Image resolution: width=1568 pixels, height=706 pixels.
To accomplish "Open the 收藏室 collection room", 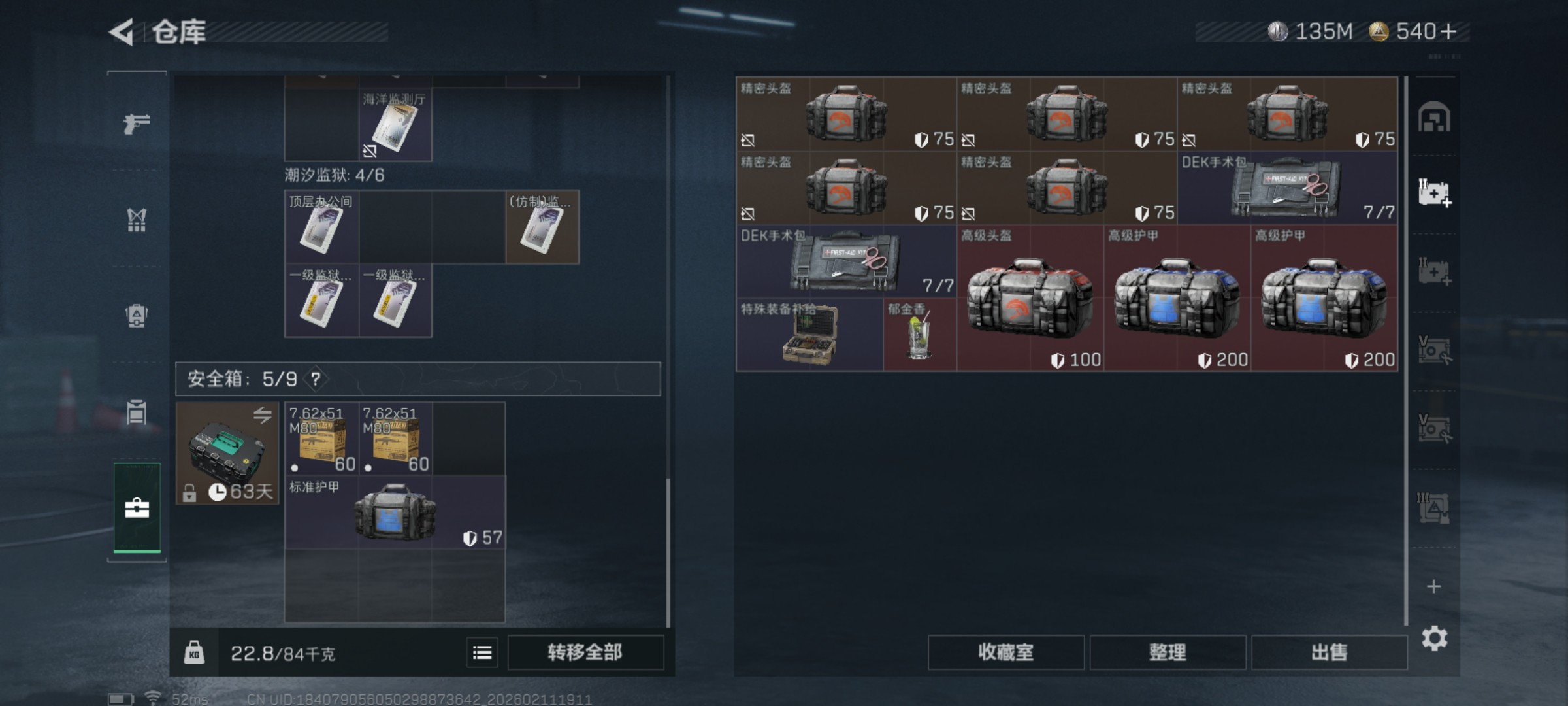I will [x=1005, y=652].
